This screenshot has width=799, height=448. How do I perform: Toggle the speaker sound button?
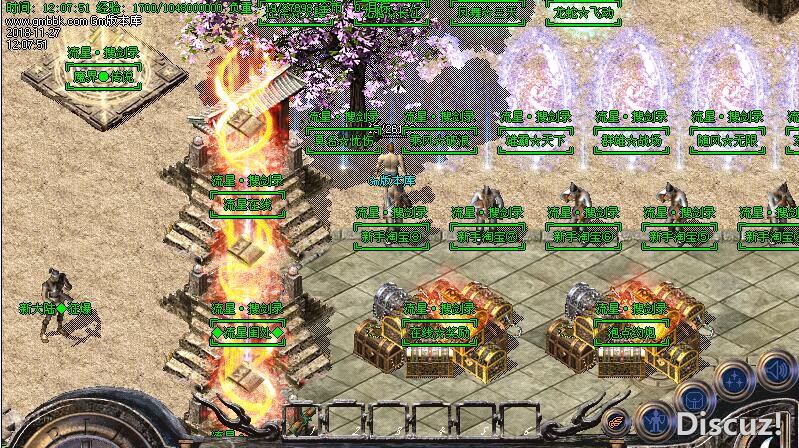(777, 369)
